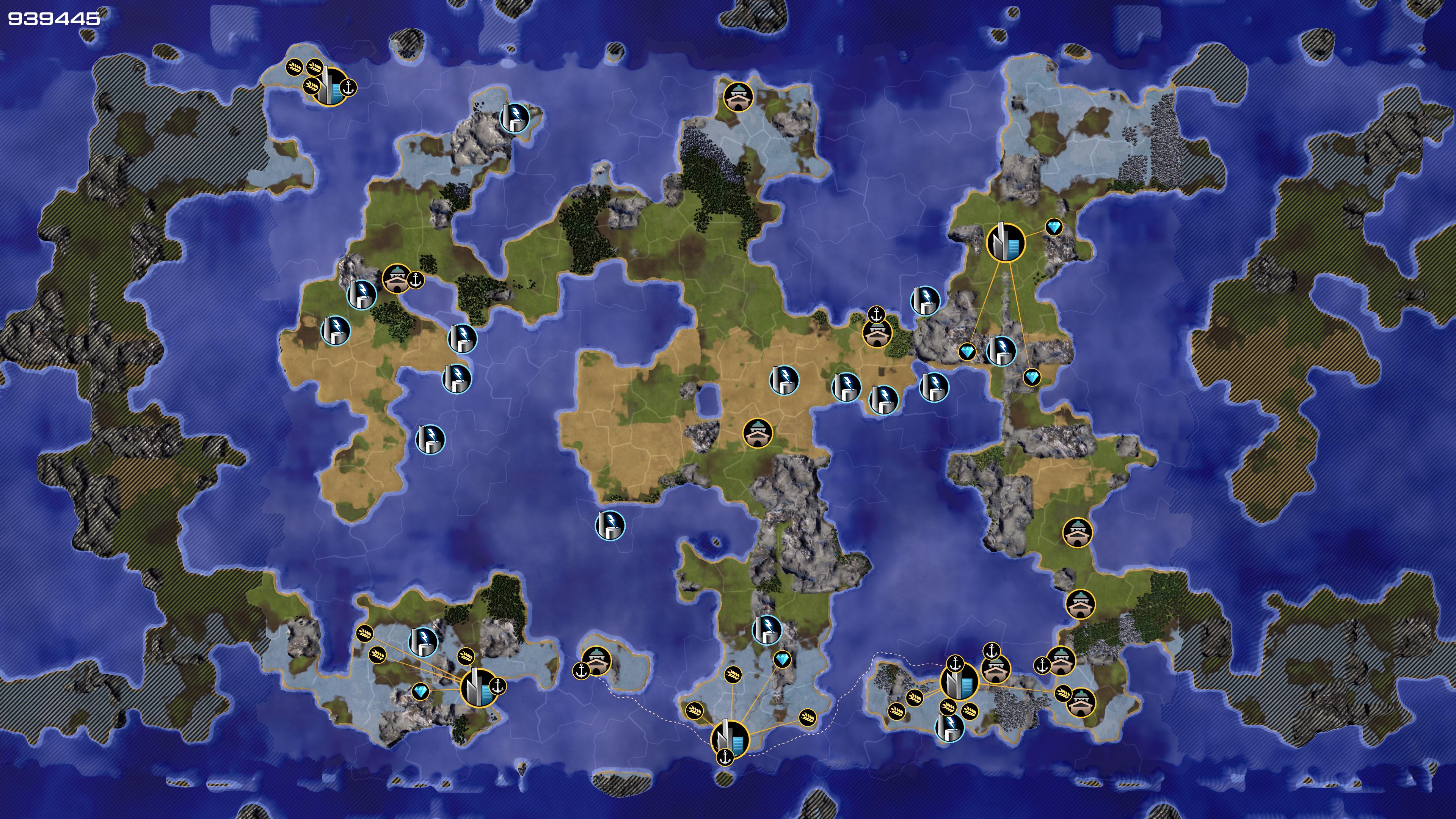
Task: Select the village marker with attached wheat icon
Action: click(x=1080, y=701)
